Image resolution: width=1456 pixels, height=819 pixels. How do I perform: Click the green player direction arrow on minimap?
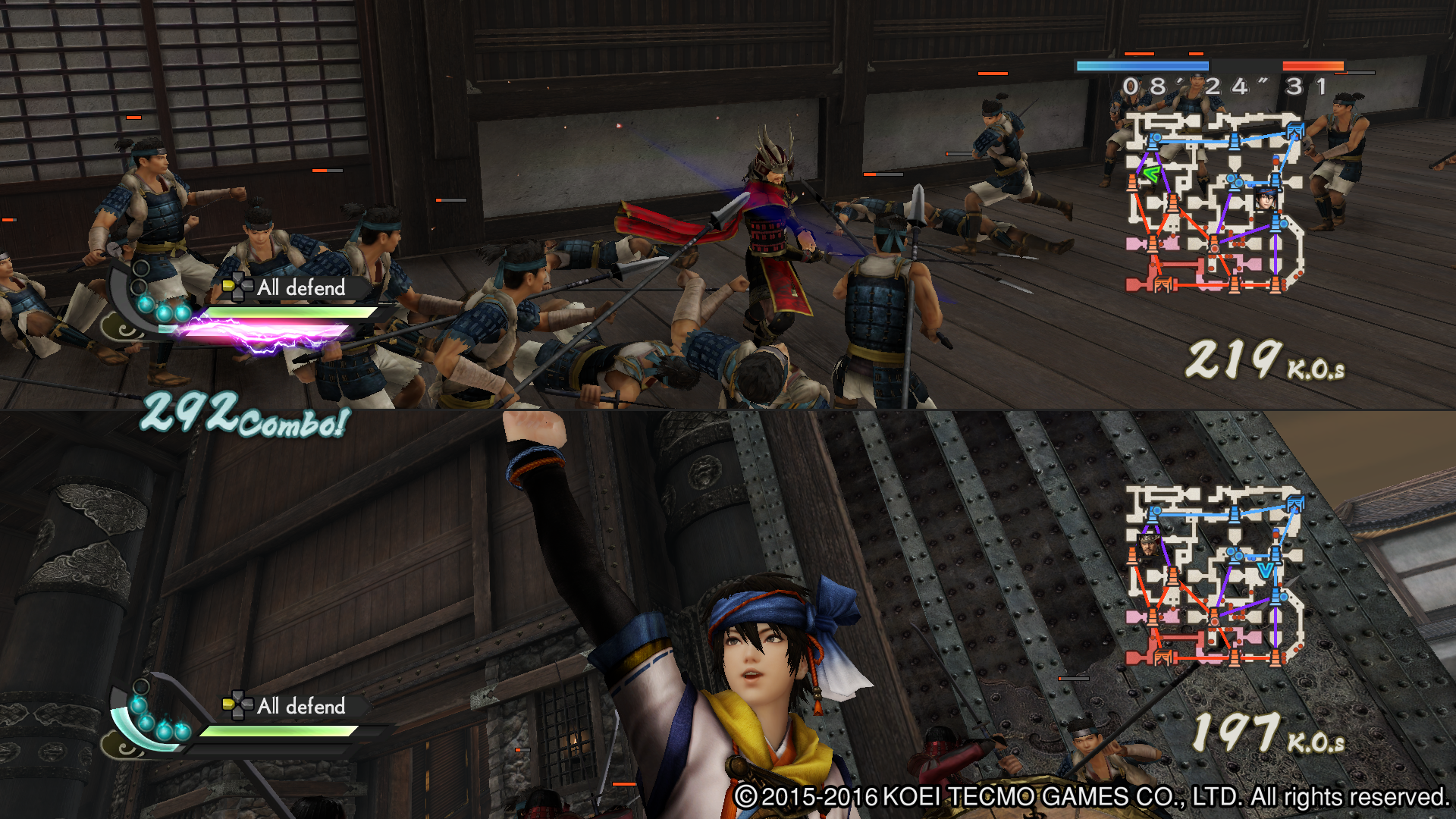pos(1152,174)
